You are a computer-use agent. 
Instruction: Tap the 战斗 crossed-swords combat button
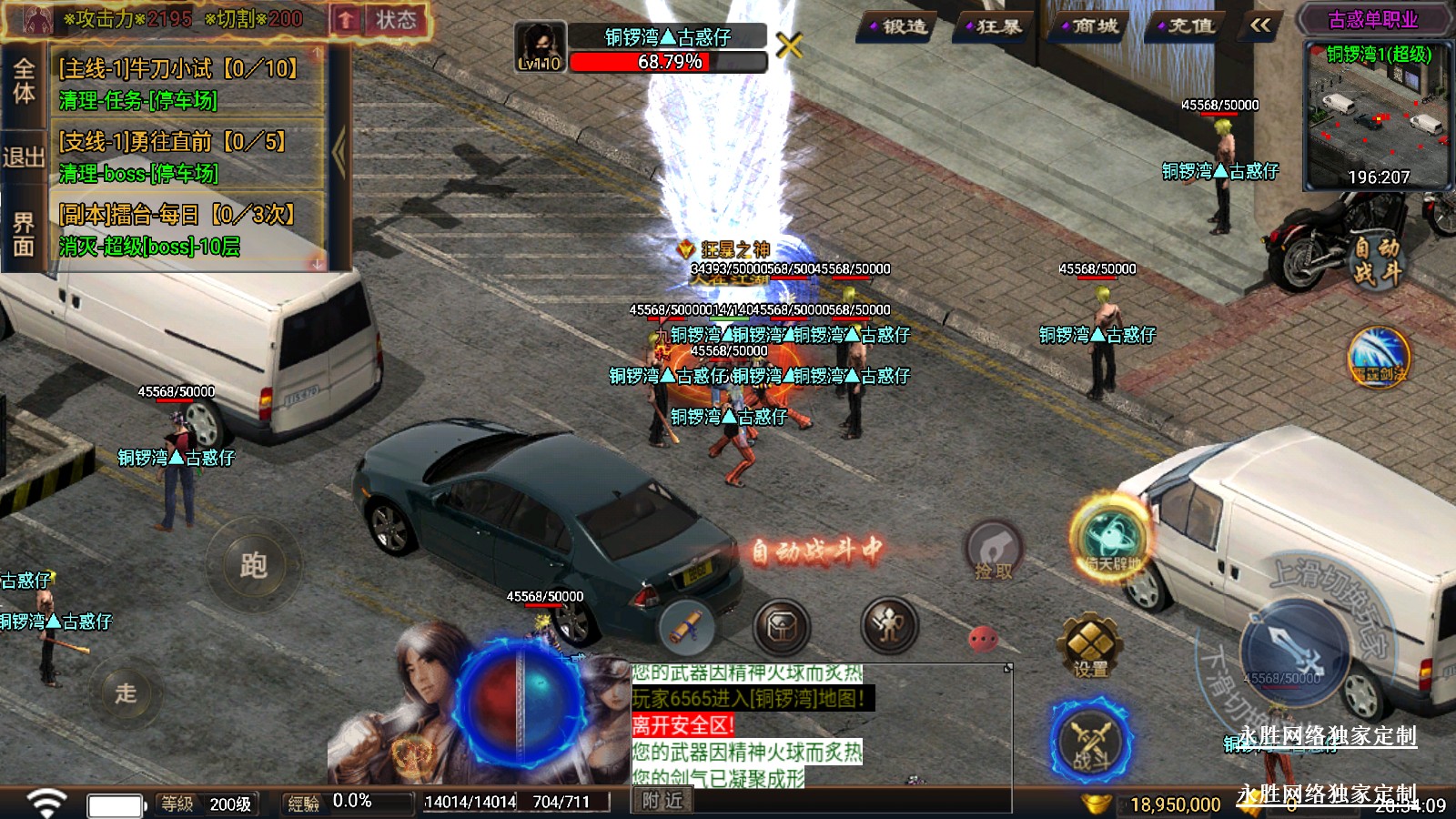pos(1090,742)
